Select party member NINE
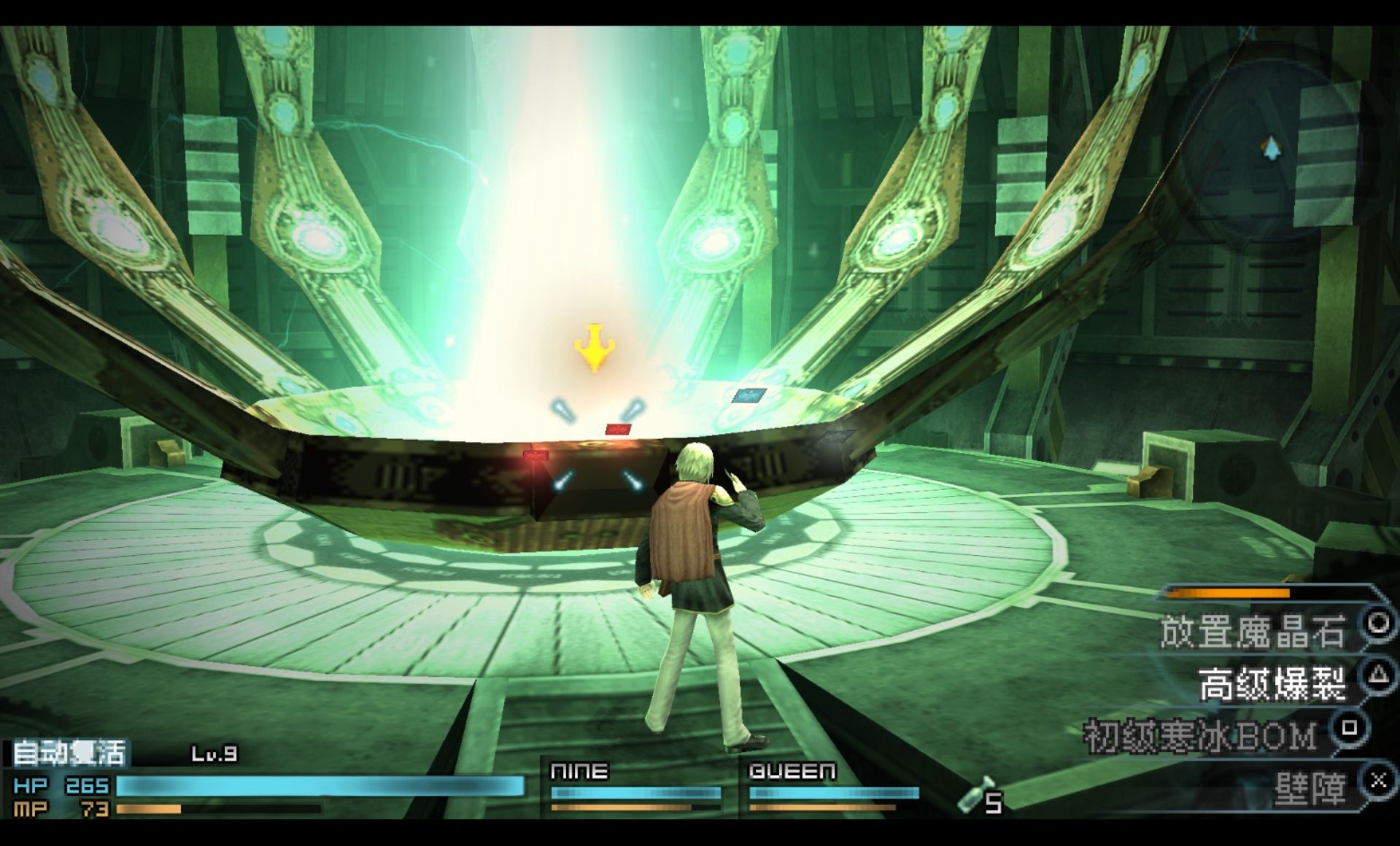Viewport: 1400px width, 846px height. click(x=580, y=772)
